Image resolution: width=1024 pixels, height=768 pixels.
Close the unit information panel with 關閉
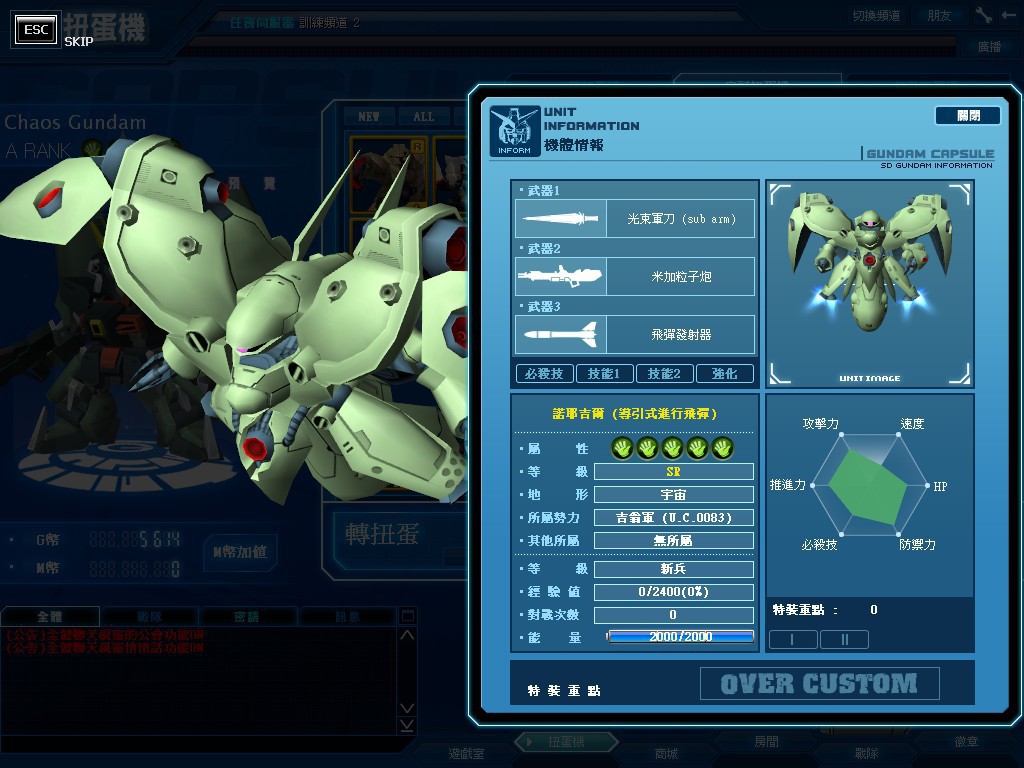(x=967, y=116)
